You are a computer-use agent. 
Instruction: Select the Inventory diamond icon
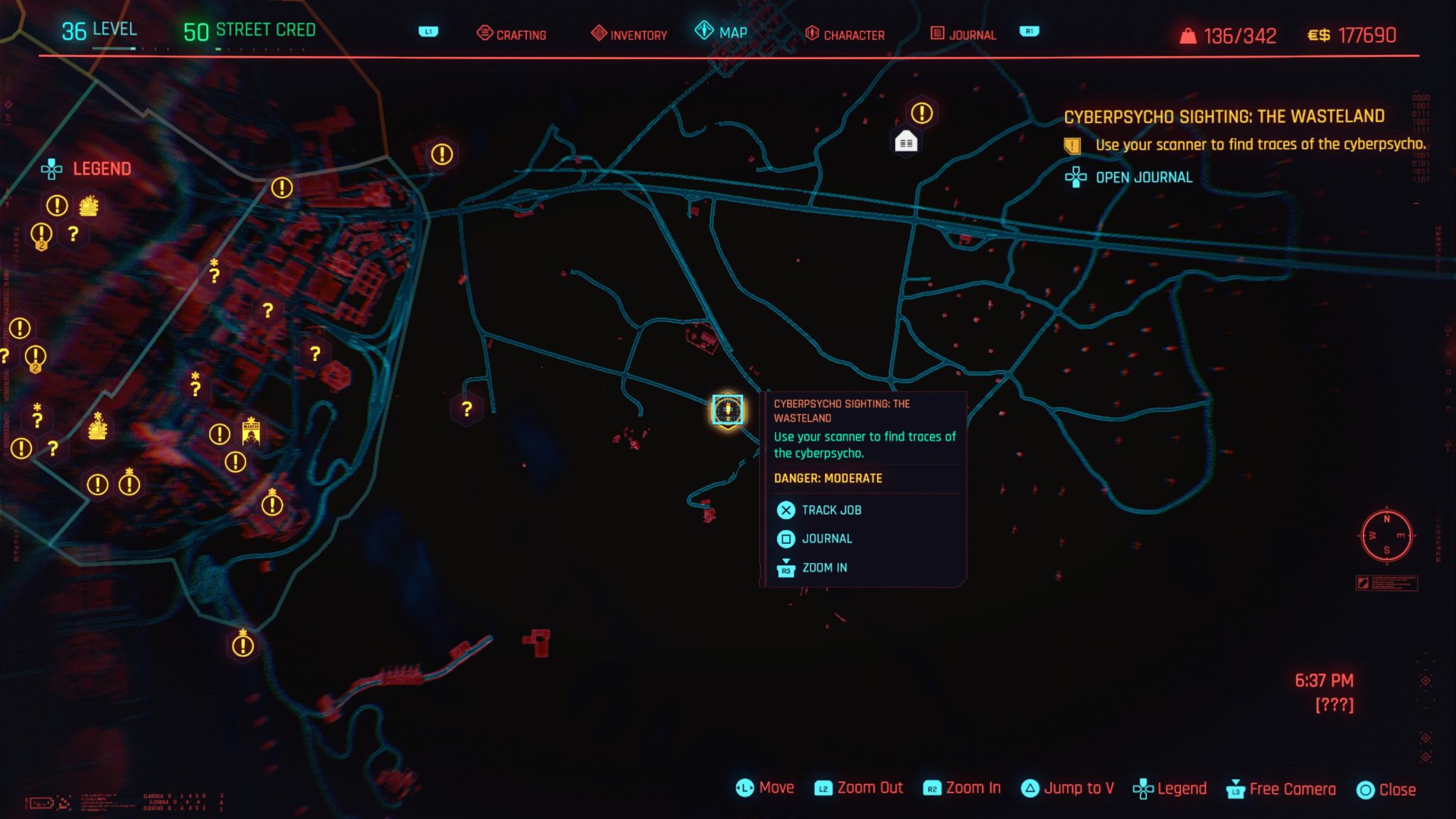(599, 32)
